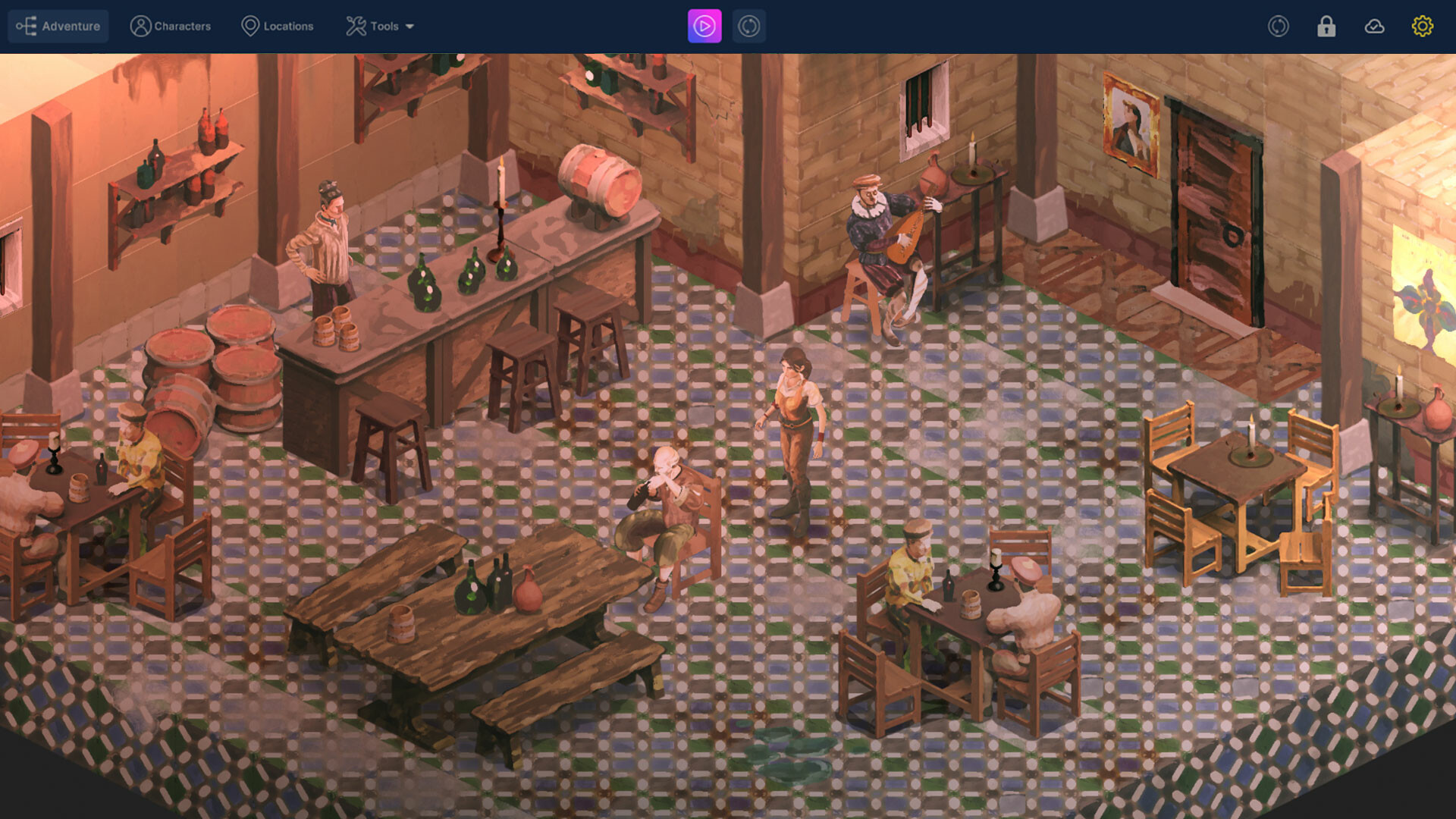Select the highlighted Adventure tab
This screenshot has height=819, width=1456.
(58, 26)
